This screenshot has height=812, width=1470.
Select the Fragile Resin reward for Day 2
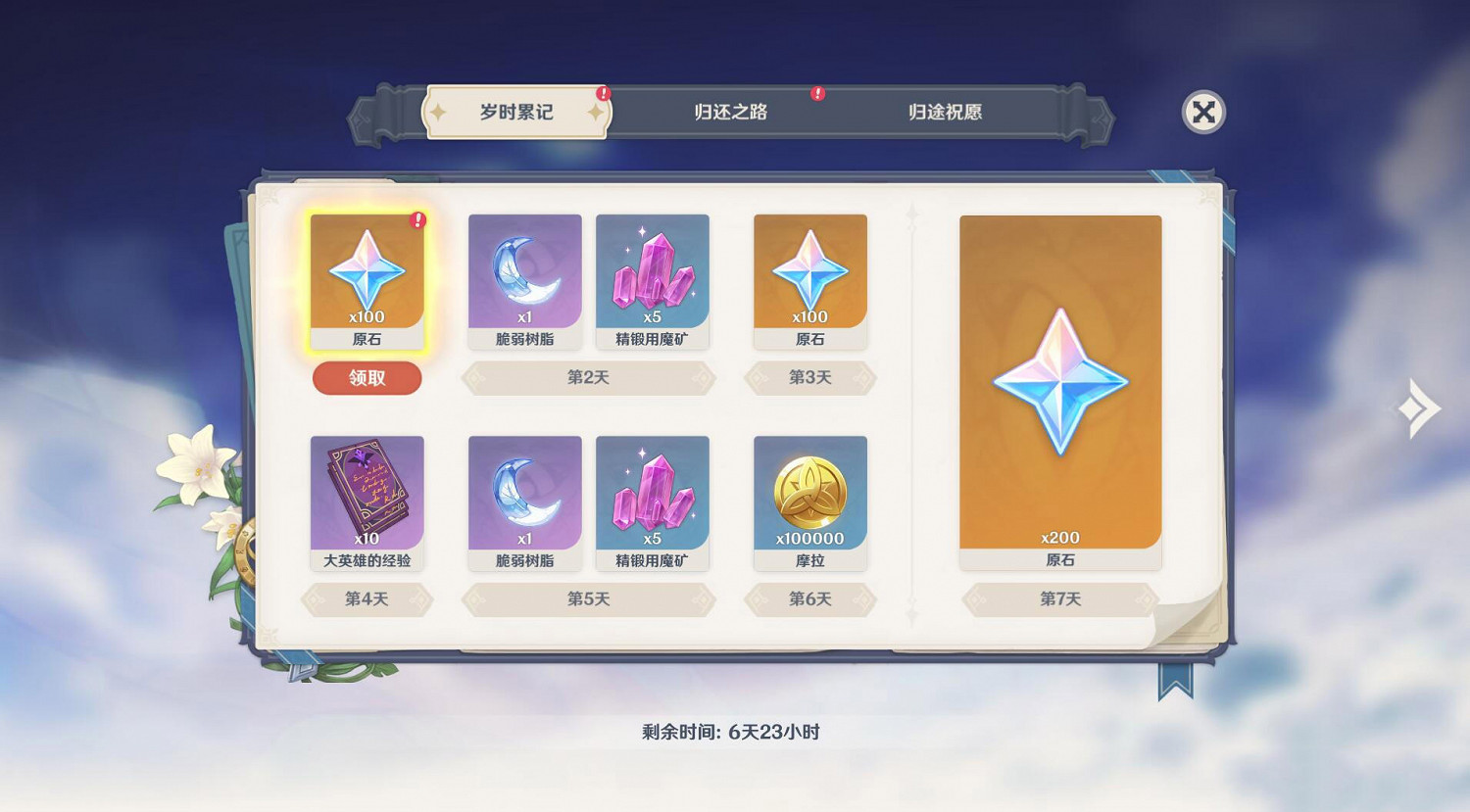click(x=524, y=279)
